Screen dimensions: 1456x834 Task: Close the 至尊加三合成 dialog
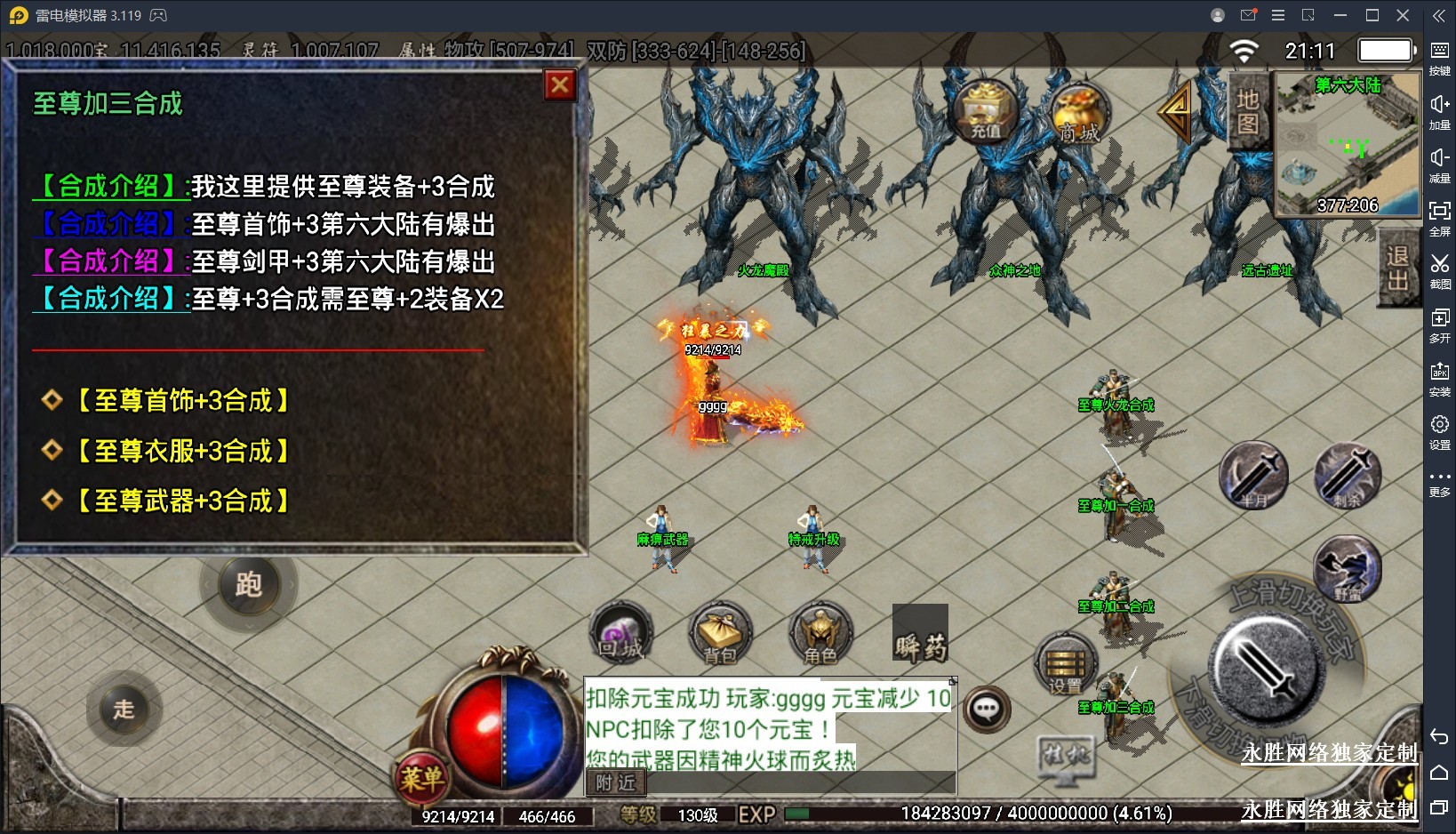[560, 85]
